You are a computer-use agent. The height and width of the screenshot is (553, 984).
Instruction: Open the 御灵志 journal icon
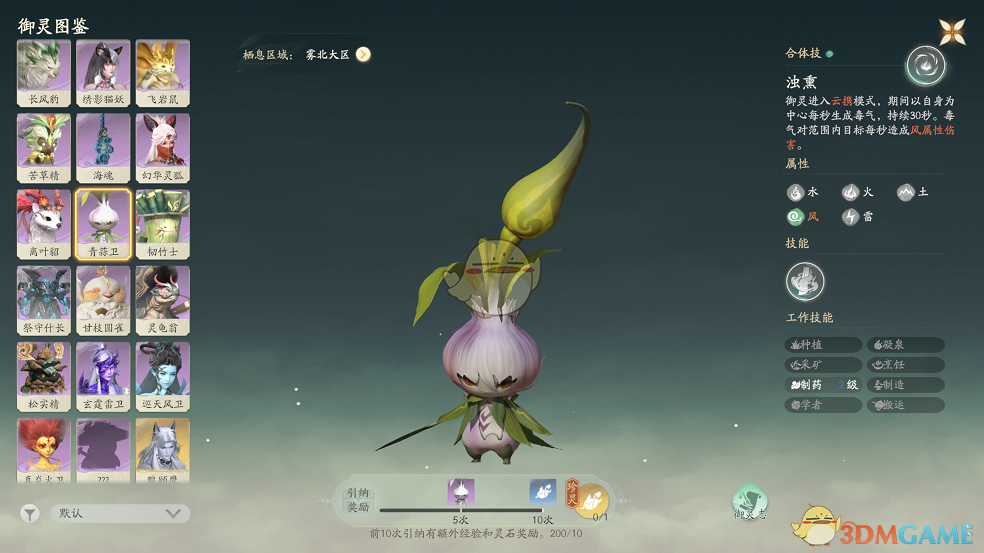pos(749,502)
